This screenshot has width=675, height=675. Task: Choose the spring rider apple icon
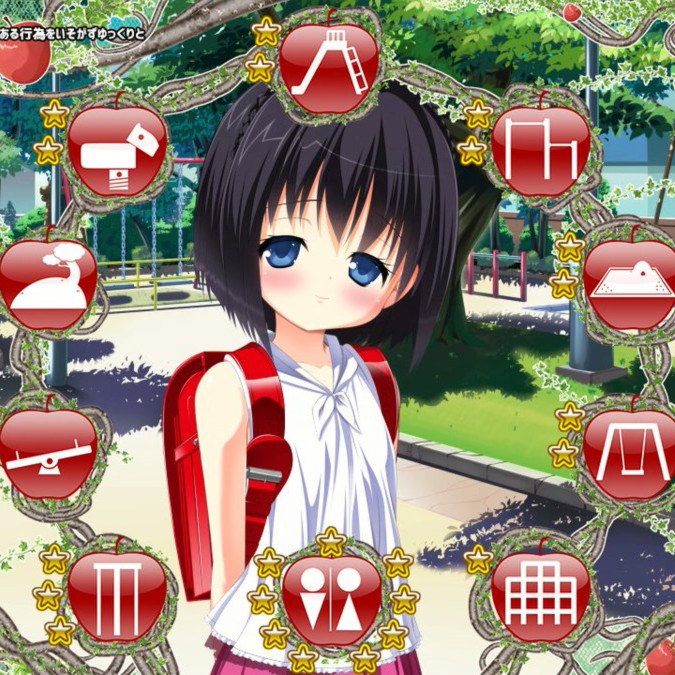(x=117, y=150)
